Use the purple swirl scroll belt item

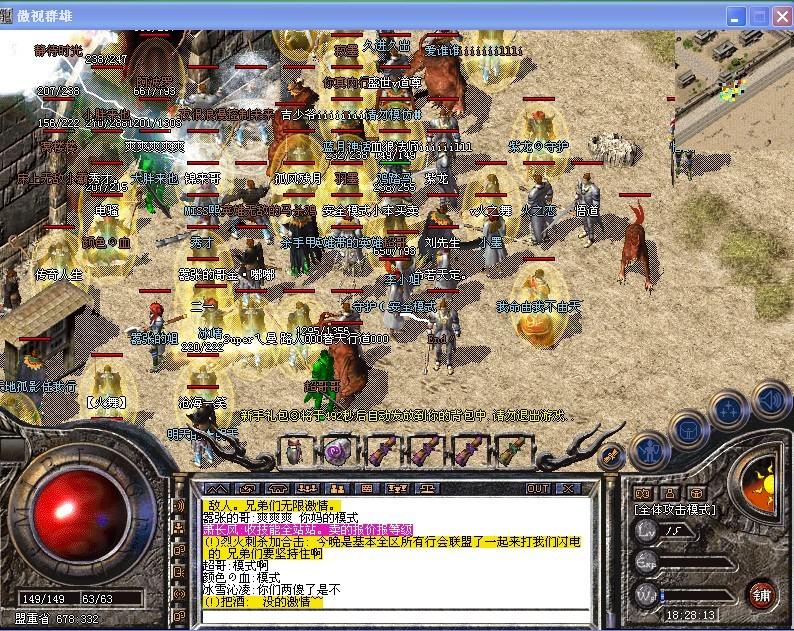tap(336, 451)
